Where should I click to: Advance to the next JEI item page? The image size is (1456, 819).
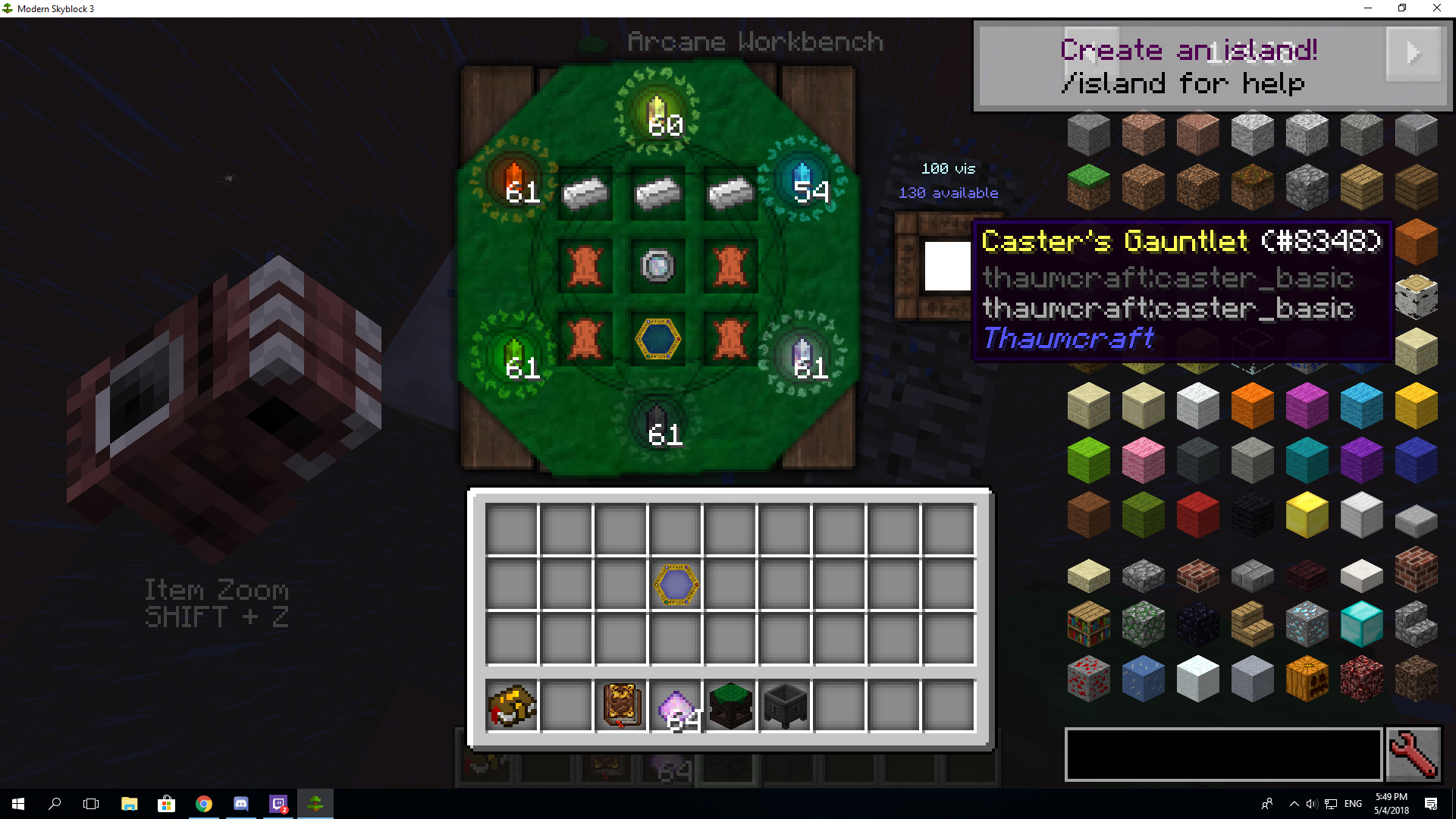pos(1412,53)
